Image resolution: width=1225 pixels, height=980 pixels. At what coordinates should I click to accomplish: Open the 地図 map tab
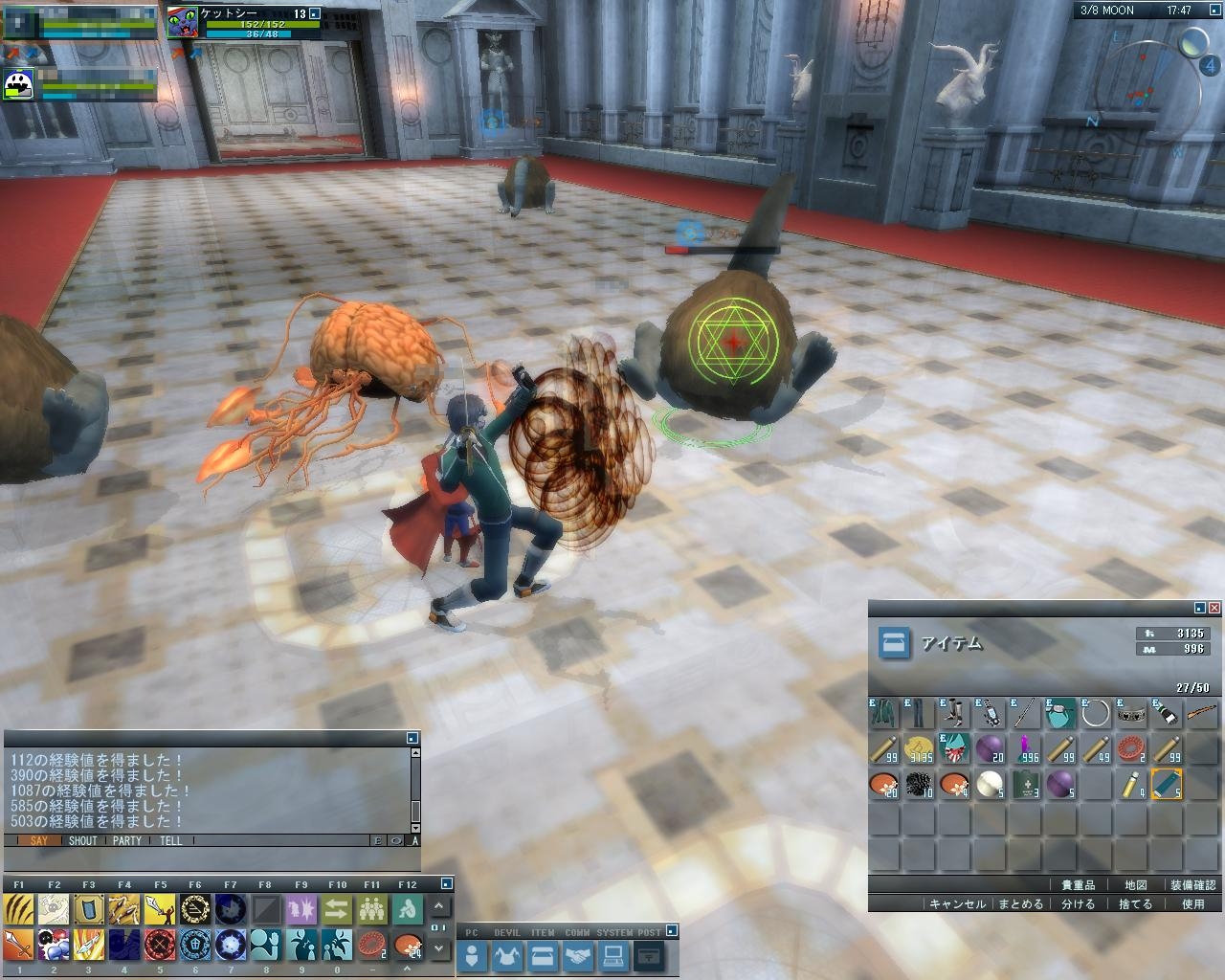coord(1136,885)
